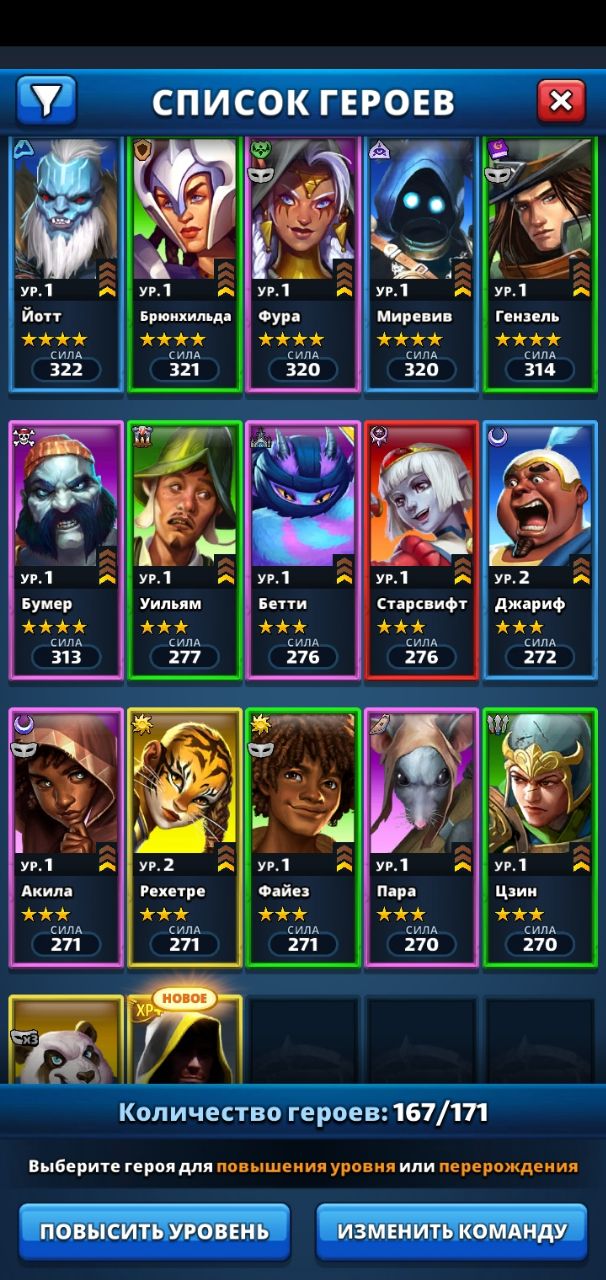
Task: Pick the Джариф hero card
Action: tap(540, 550)
